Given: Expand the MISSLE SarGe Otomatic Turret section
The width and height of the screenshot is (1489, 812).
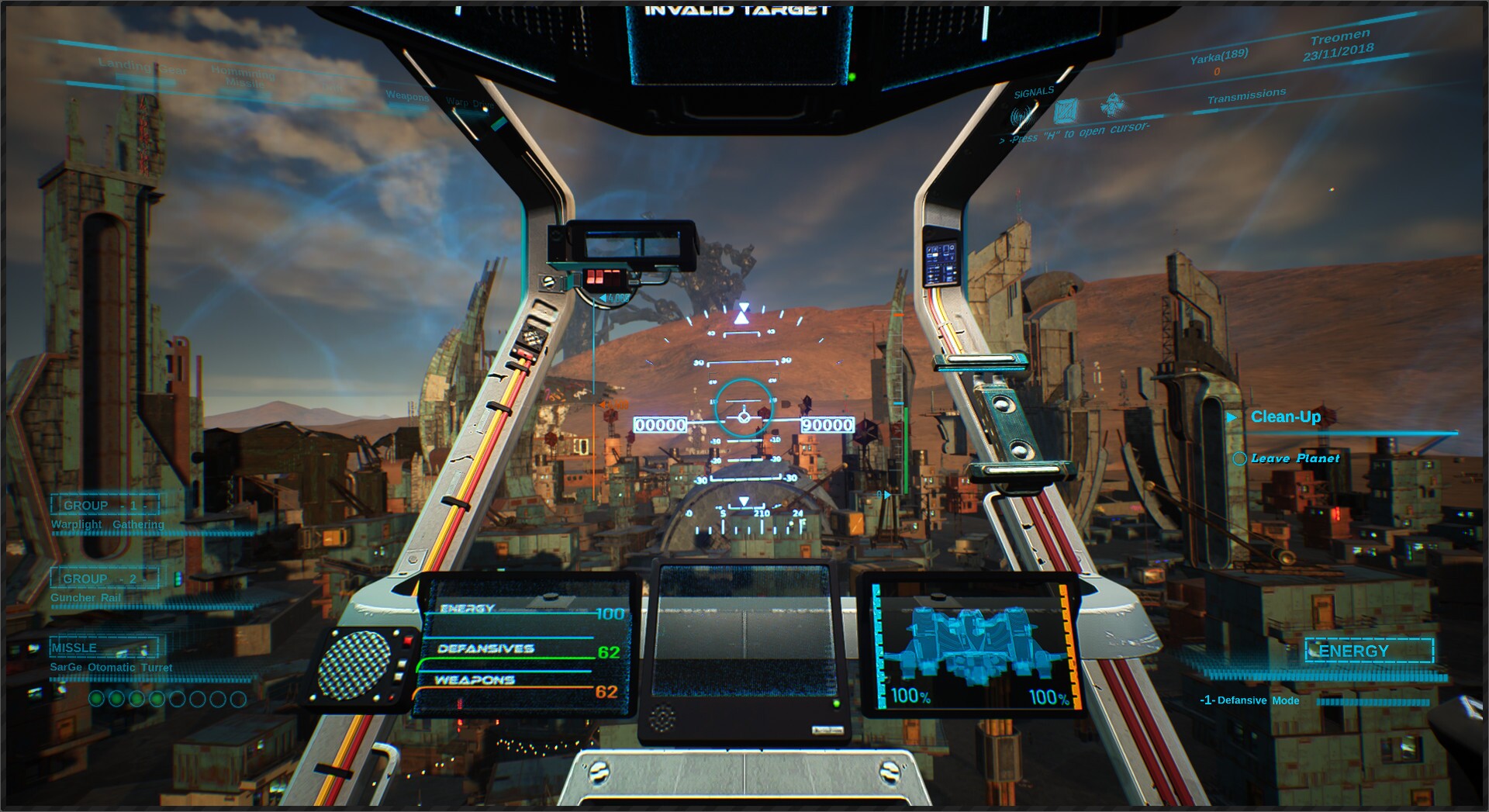Looking at the screenshot, I should point(103,647).
